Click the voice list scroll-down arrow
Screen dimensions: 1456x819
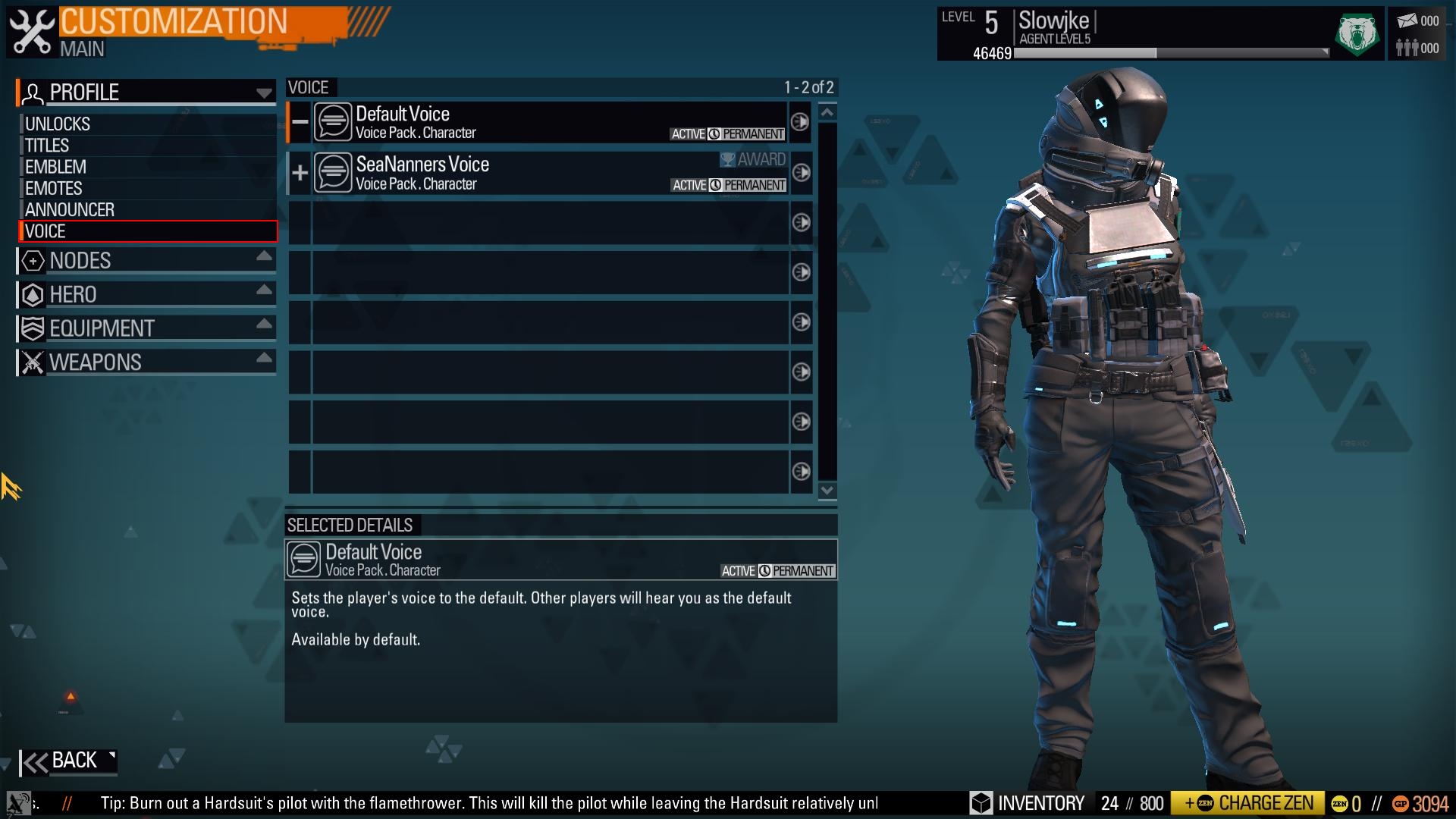coord(827,491)
